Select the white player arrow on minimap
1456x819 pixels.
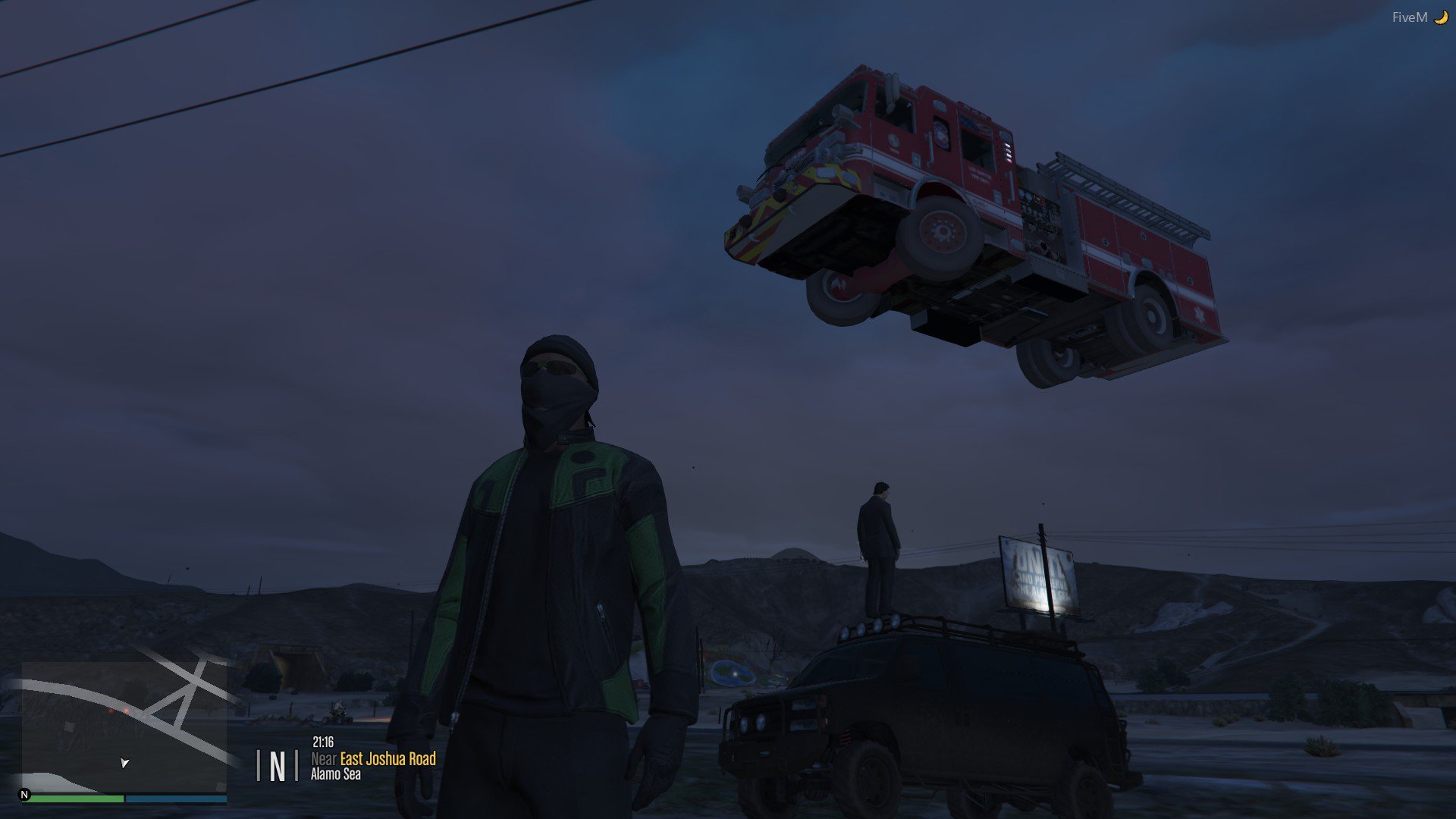124,762
